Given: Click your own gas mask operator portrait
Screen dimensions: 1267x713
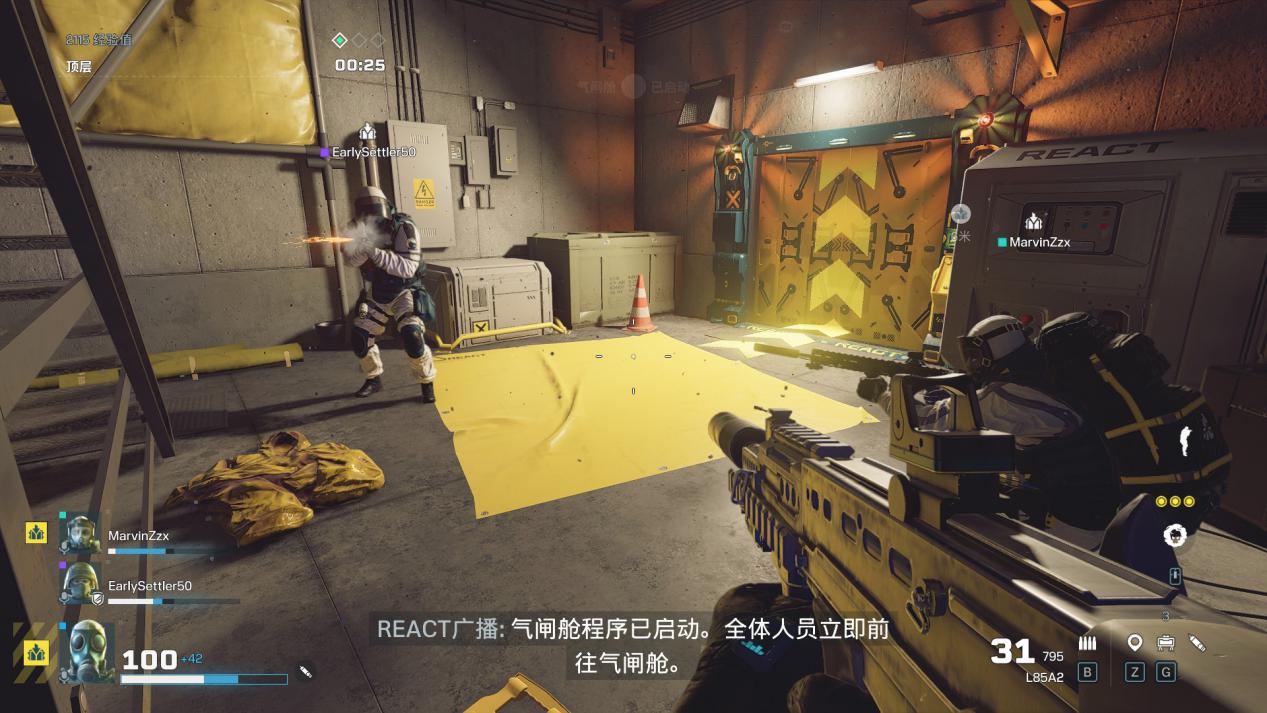Looking at the screenshot, I should pos(85,652).
